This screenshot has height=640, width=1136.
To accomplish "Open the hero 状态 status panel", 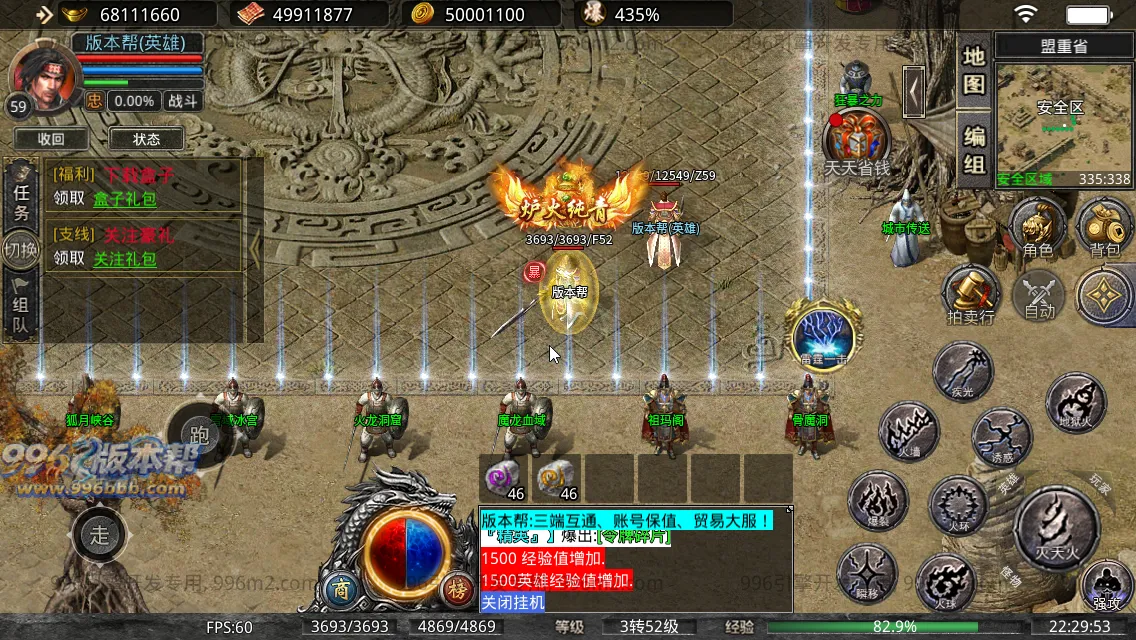I will (146, 139).
